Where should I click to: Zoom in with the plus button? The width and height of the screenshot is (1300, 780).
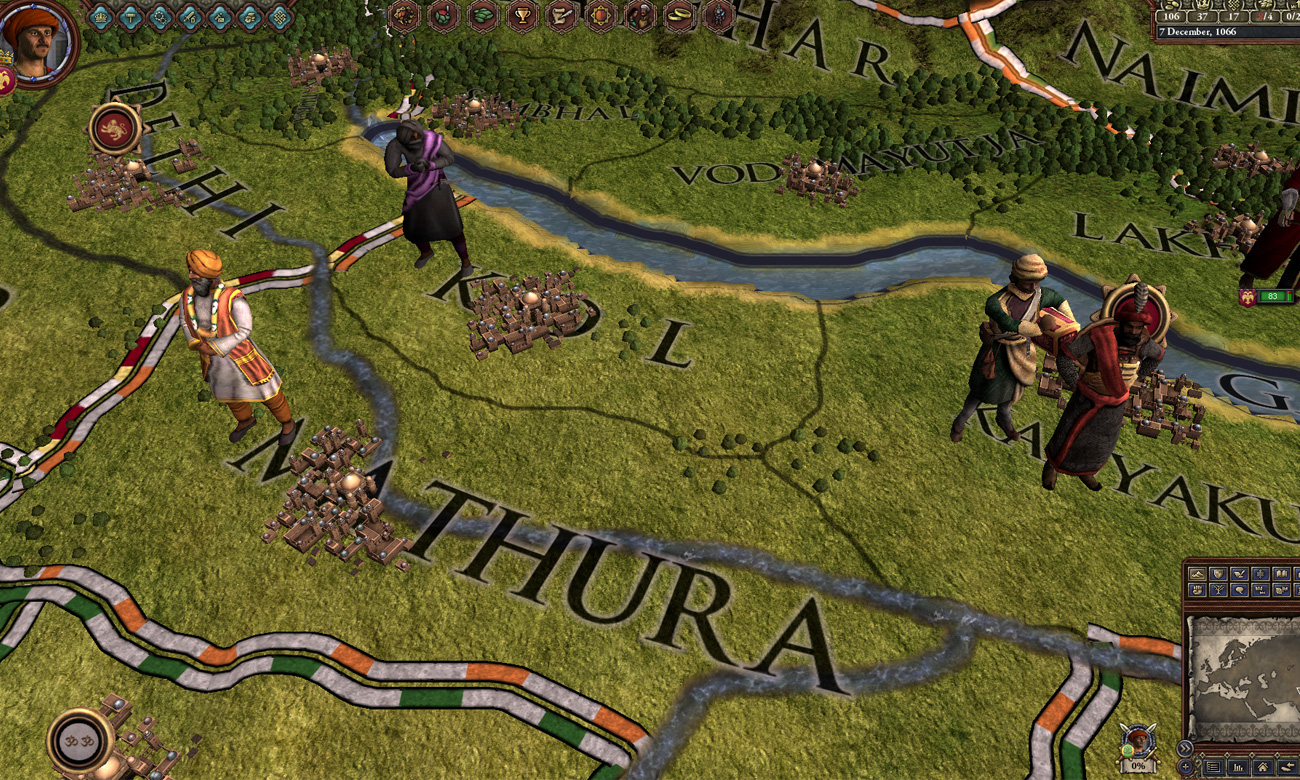pyautogui.click(x=1185, y=767)
